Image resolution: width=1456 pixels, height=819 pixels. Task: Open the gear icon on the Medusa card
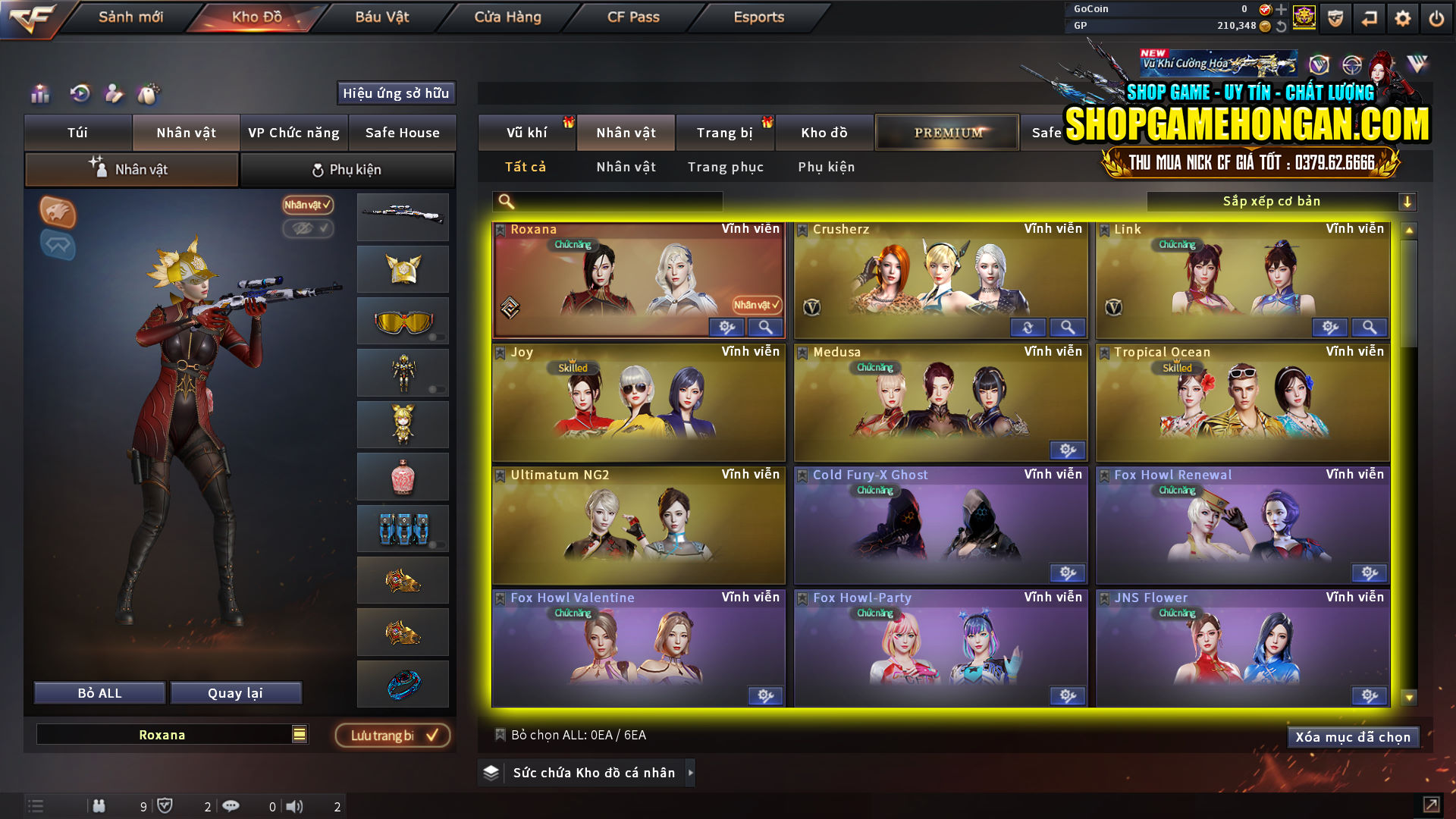[1068, 450]
